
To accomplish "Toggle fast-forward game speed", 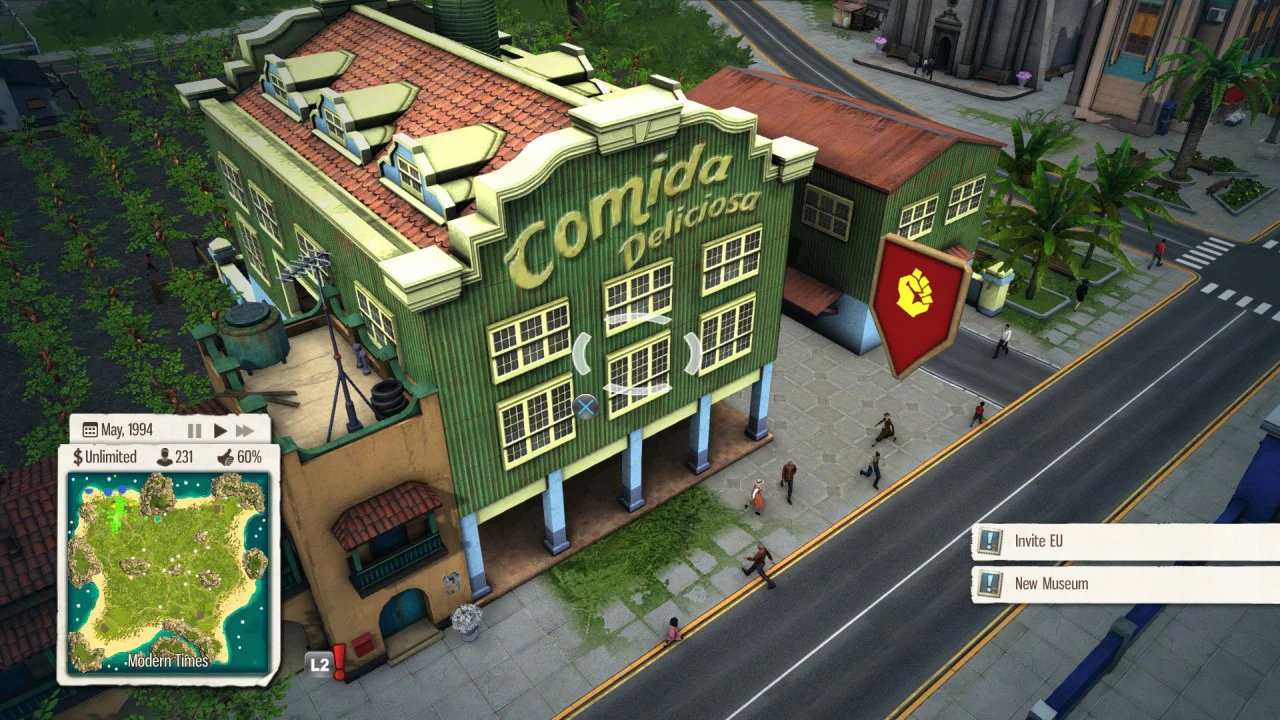I will coord(245,429).
